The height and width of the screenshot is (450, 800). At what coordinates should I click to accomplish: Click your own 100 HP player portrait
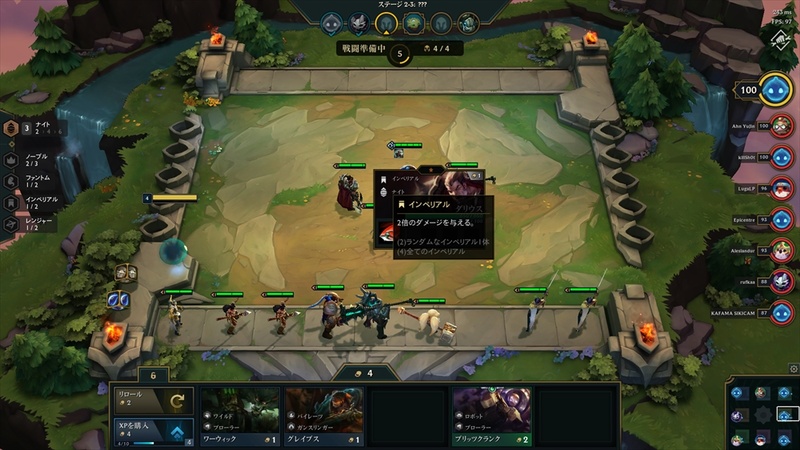tap(775, 90)
